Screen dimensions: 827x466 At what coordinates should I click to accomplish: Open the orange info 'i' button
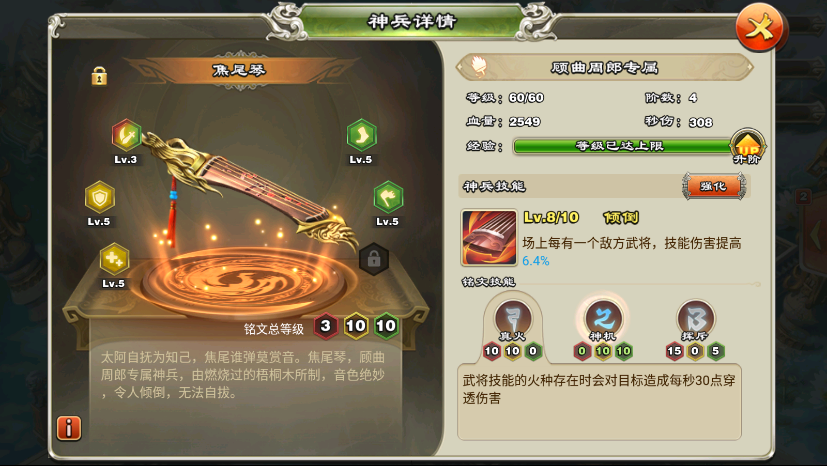click(x=69, y=428)
